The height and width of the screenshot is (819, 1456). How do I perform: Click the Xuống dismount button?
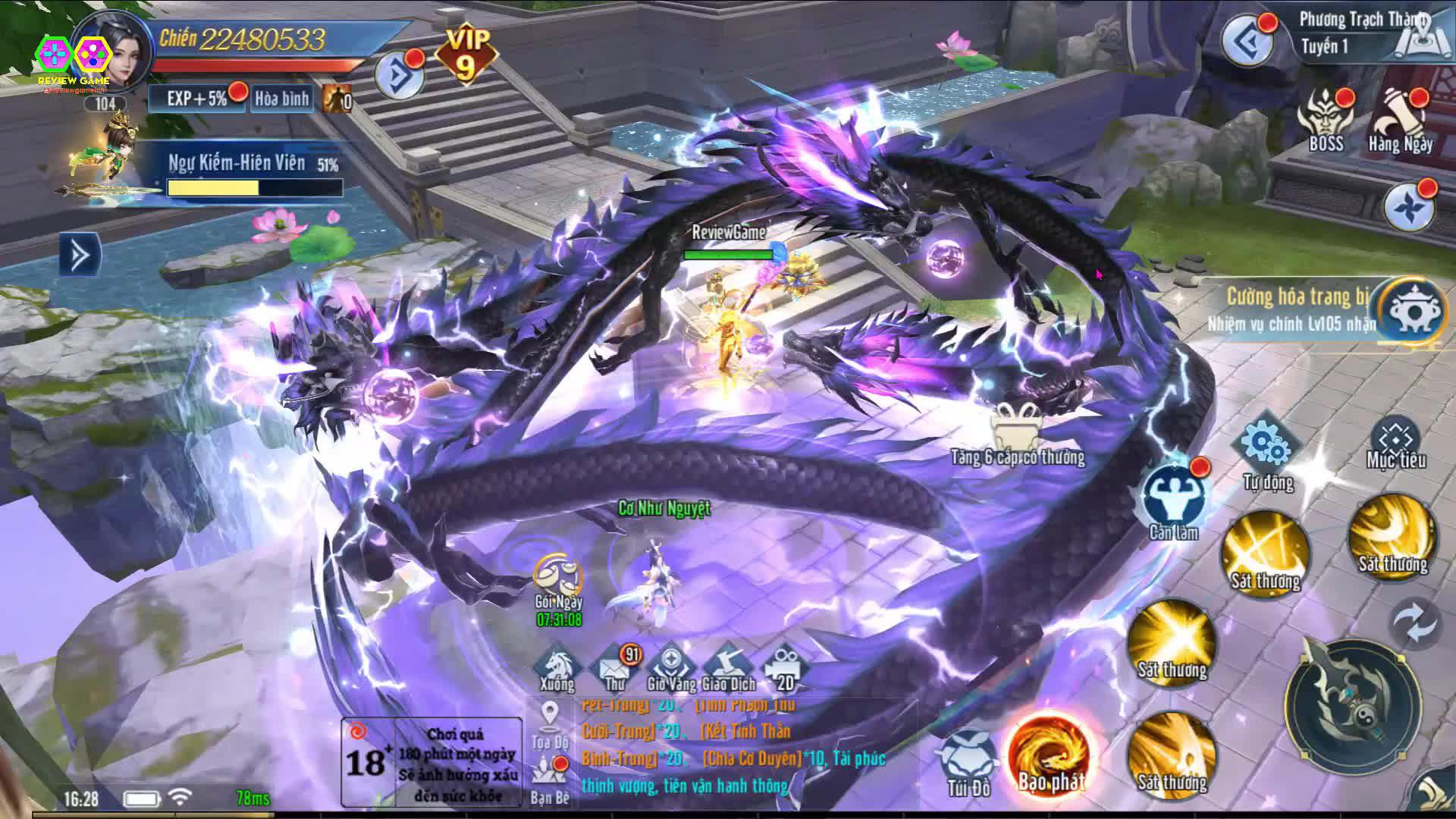click(x=557, y=668)
